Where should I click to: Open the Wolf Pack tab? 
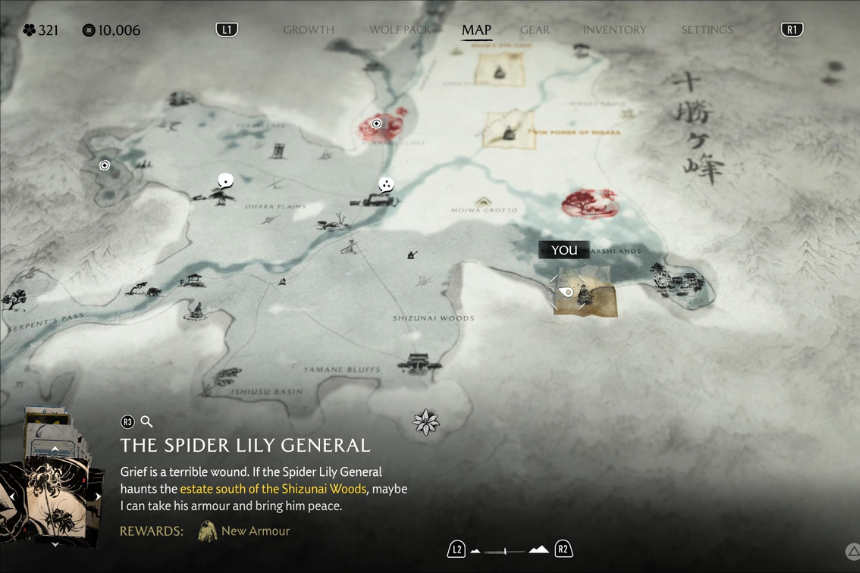(401, 30)
